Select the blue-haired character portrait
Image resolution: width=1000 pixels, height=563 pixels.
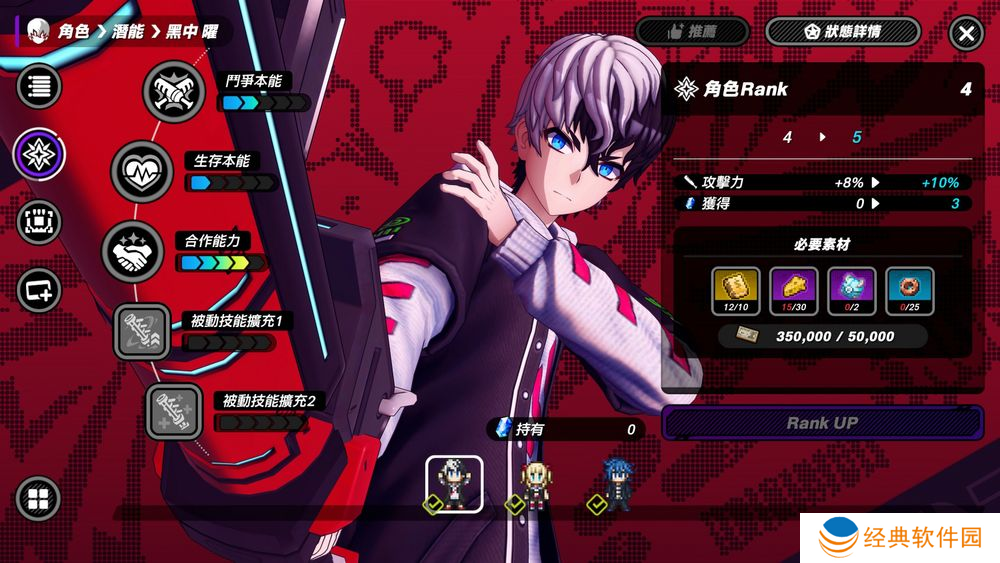(x=613, y=484)
